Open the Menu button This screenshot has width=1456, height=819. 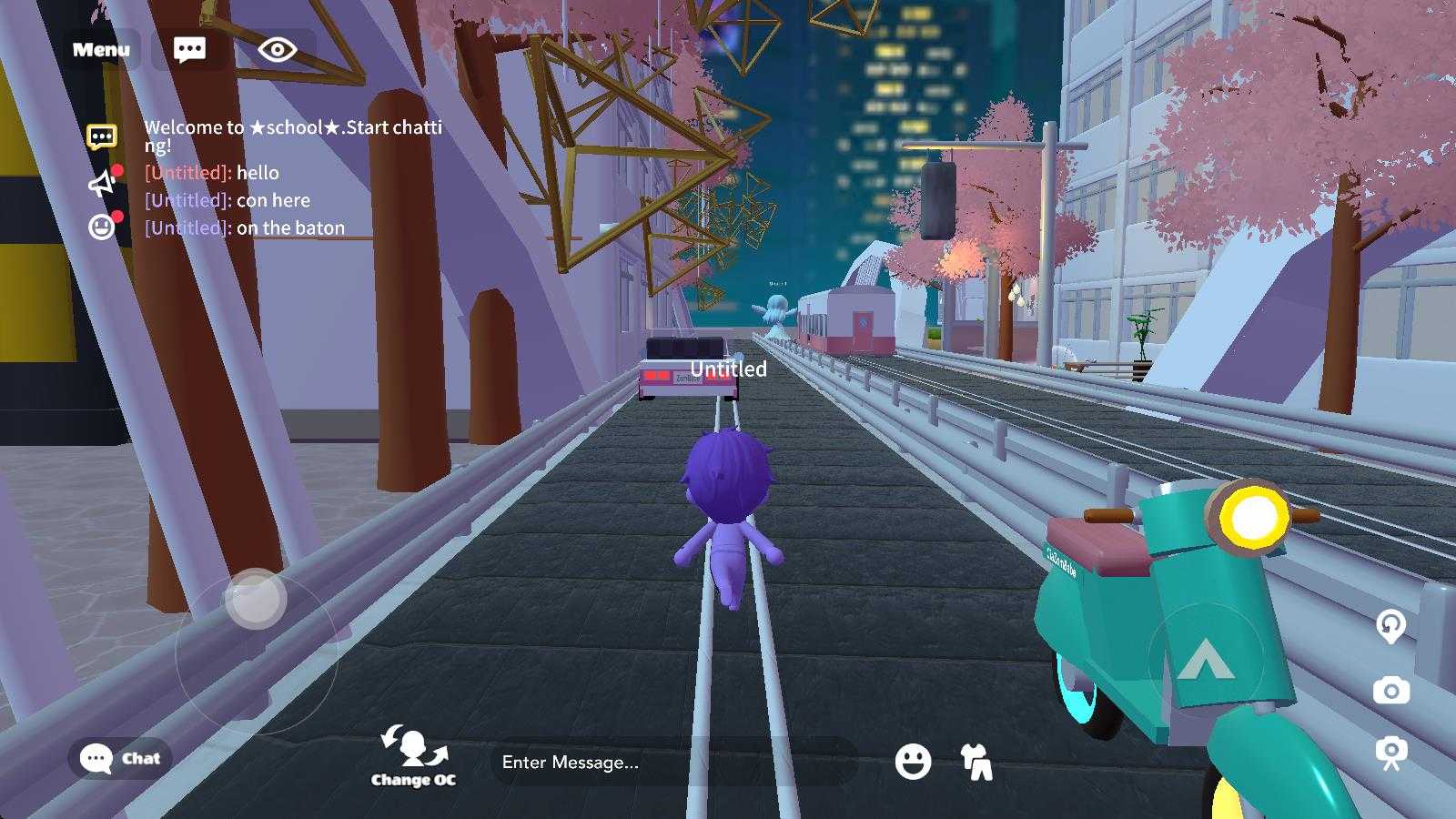(x=101, y=50)
